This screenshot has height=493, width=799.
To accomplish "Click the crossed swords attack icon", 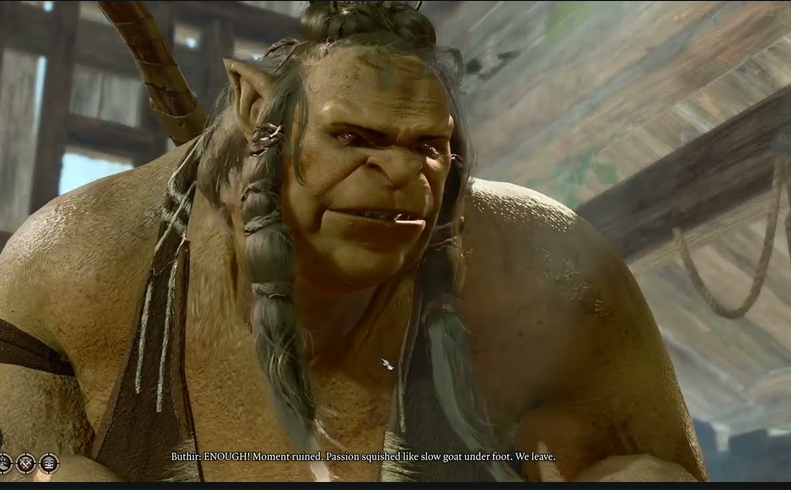I will point(26,463).
